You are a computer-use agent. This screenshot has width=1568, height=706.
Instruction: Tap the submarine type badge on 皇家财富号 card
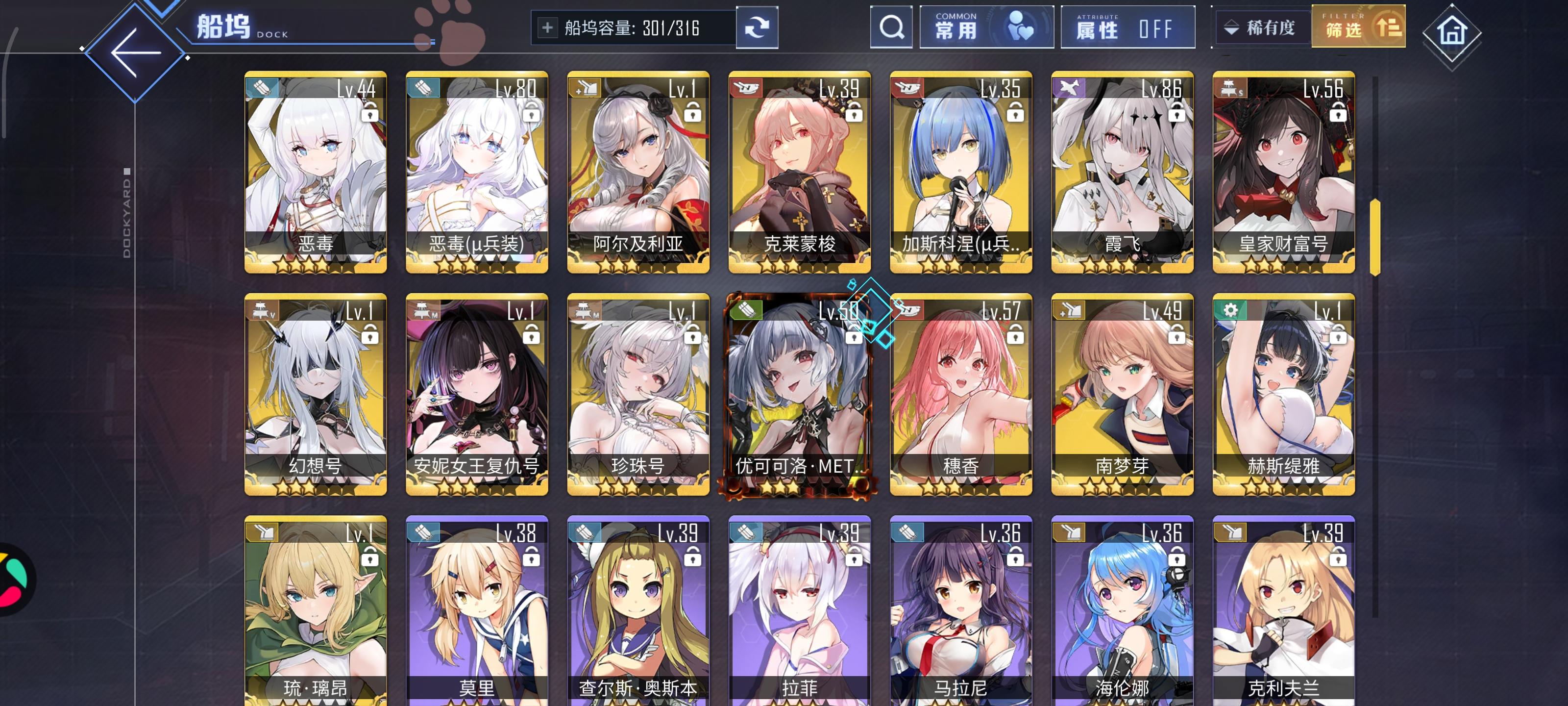(x=1231, y=88)
